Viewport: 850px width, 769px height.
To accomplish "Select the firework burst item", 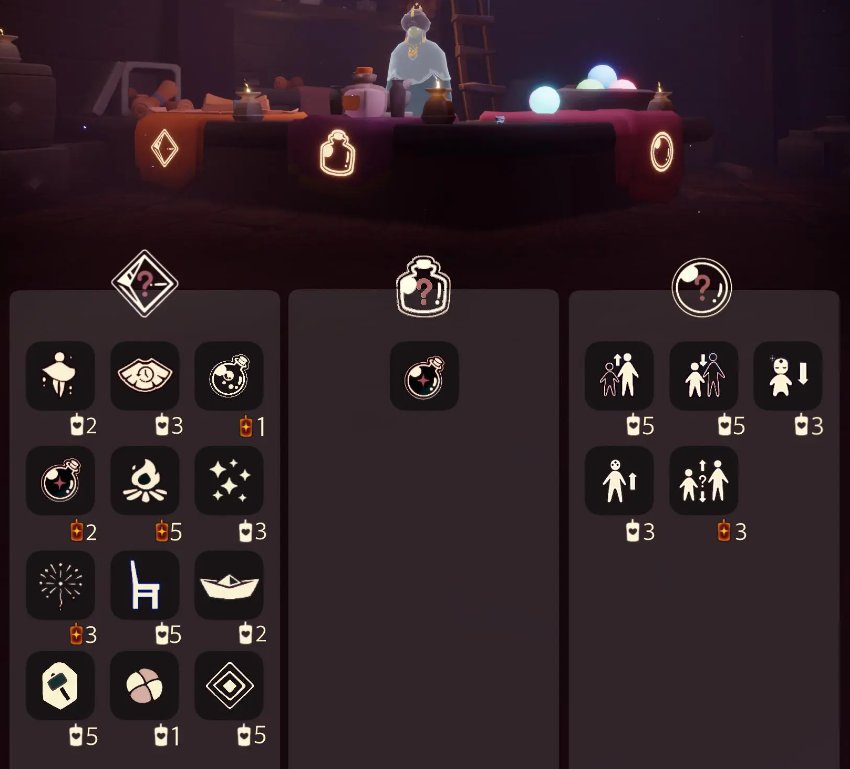I will pos(60,585).
